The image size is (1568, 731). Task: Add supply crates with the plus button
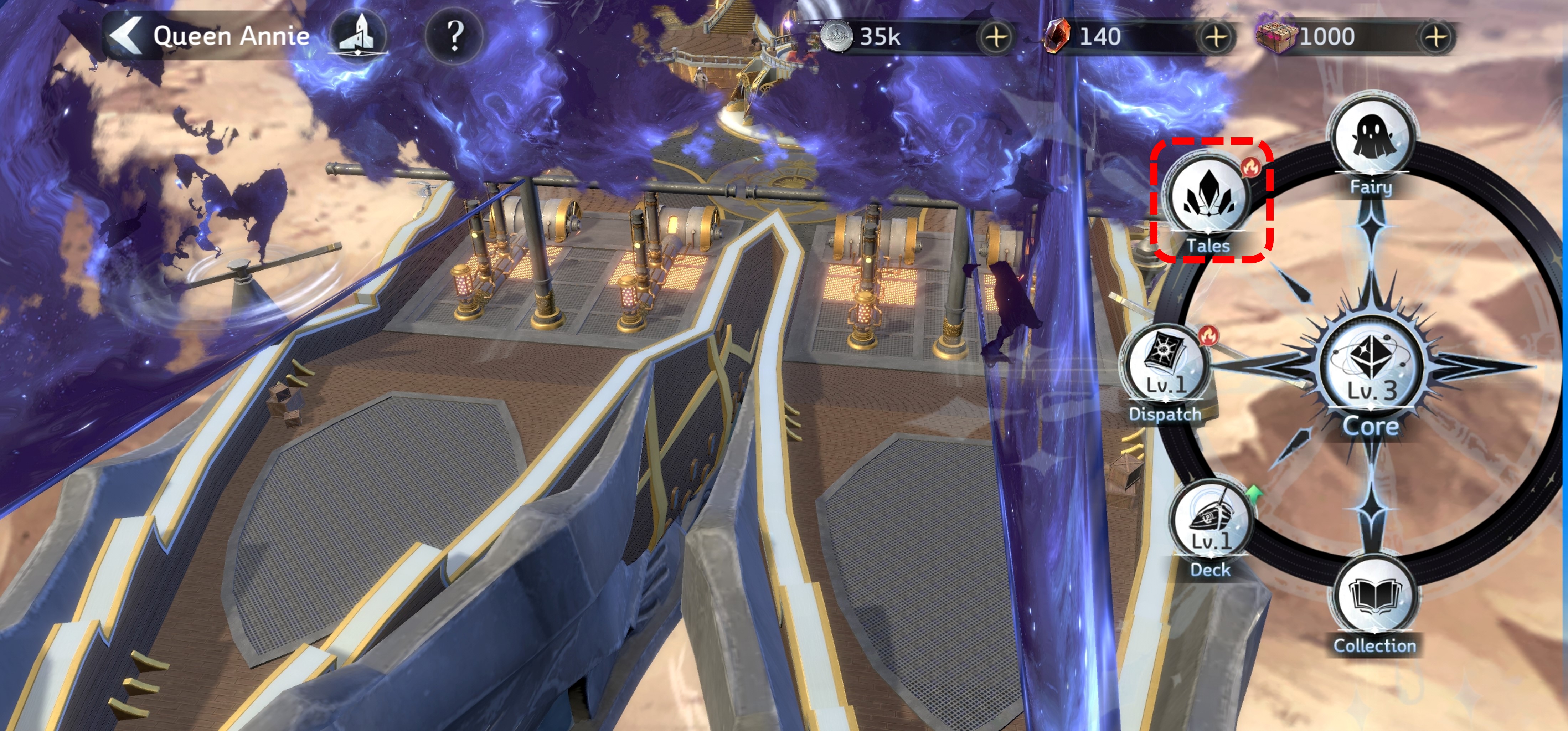[1436, 37]
